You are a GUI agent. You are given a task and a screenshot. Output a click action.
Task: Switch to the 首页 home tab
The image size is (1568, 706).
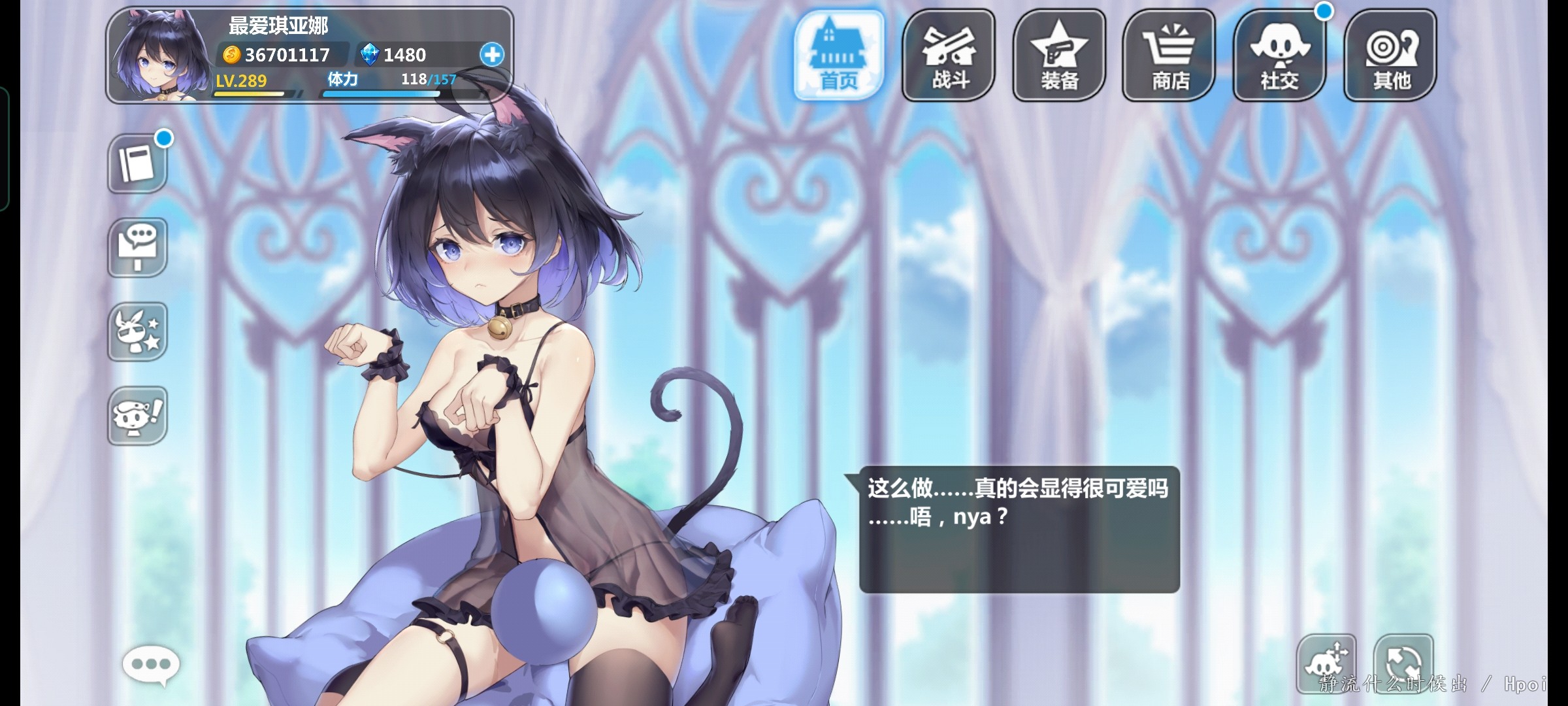839,55
